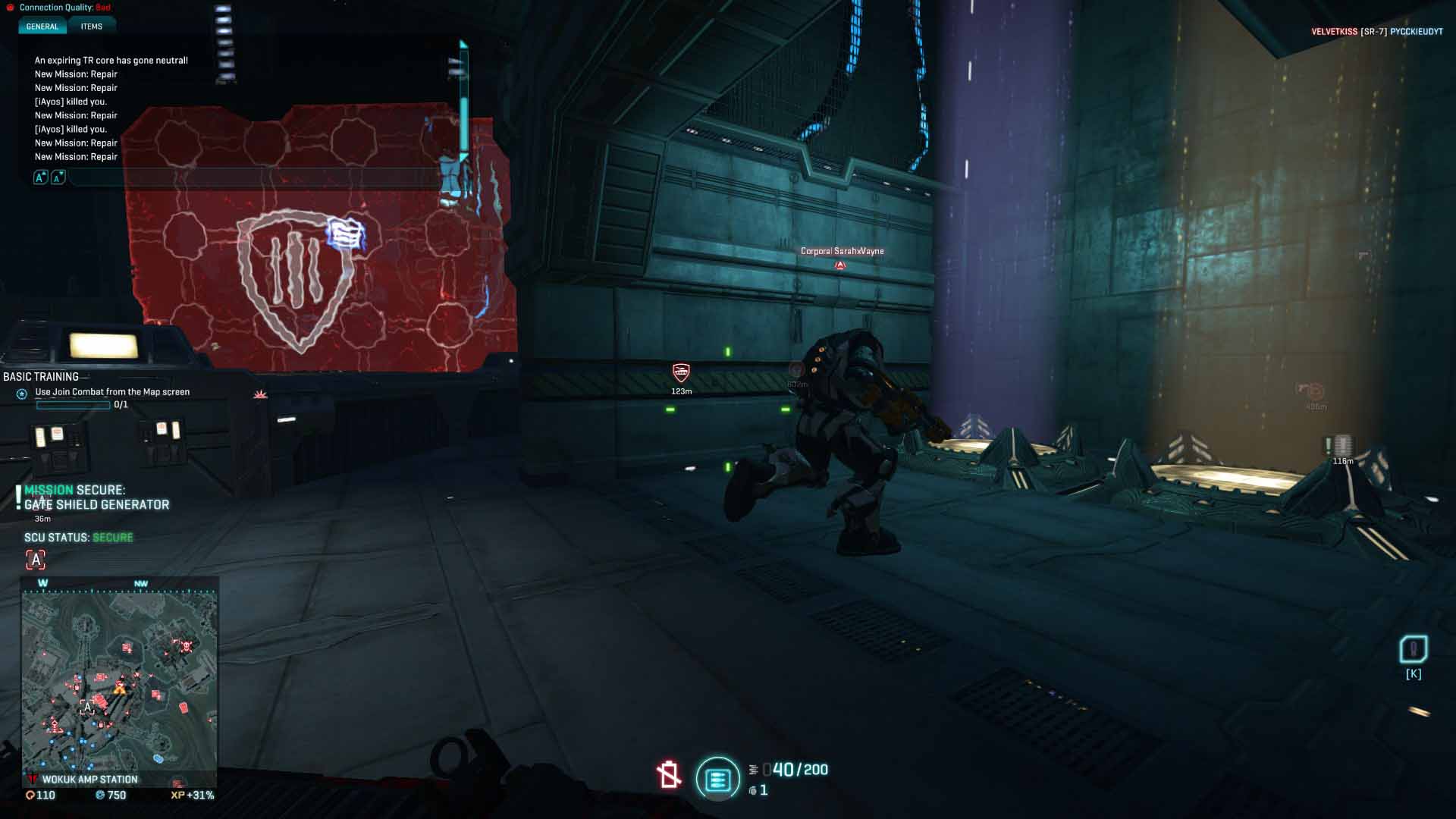Click the bracketed A icon below SCU Status

point(36,560)
